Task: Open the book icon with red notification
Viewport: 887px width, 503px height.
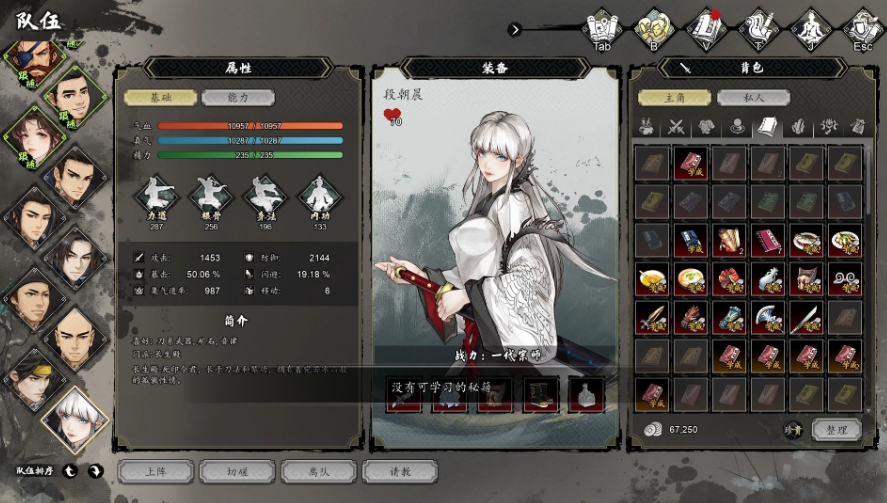Action: [707, 27]
